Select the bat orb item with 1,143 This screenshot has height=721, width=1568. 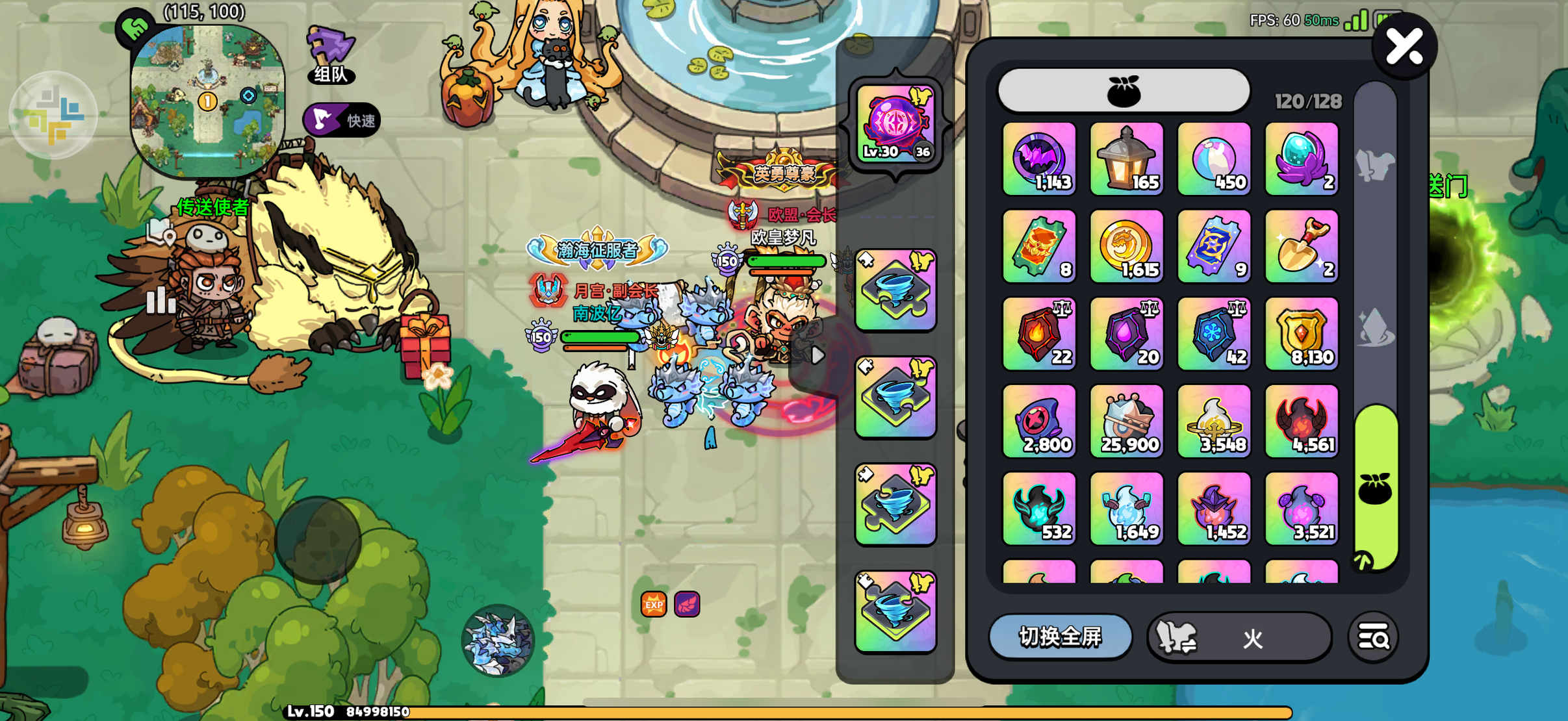[1039, 159]
